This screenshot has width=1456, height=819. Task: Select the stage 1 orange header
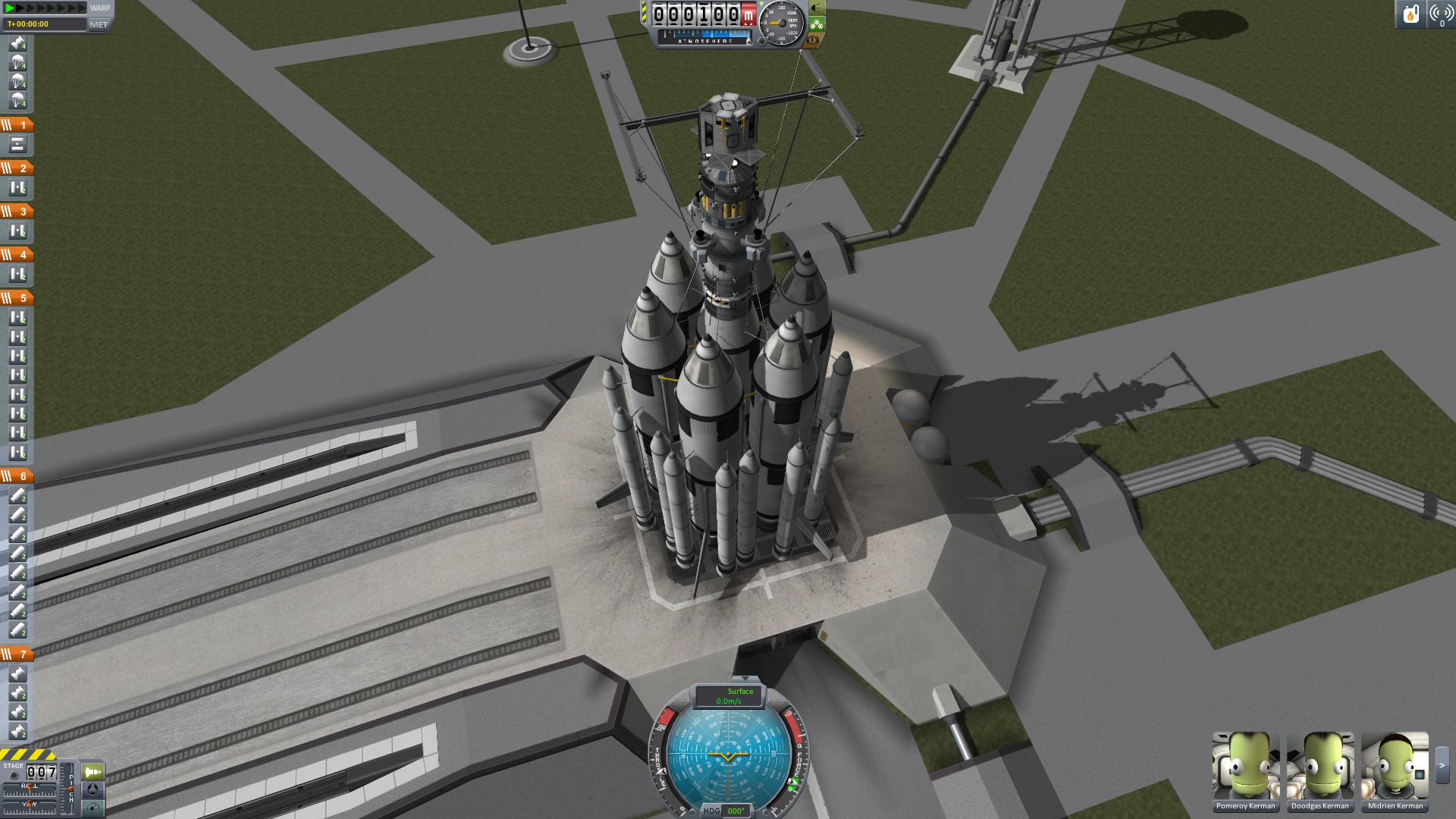click(x=17, y=124)
